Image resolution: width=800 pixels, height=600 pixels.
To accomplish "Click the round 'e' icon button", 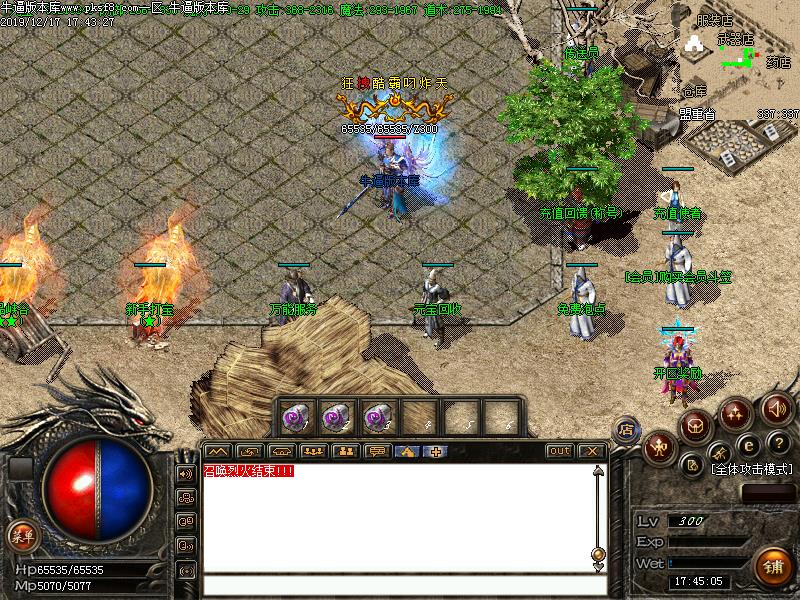I will 748,447.
